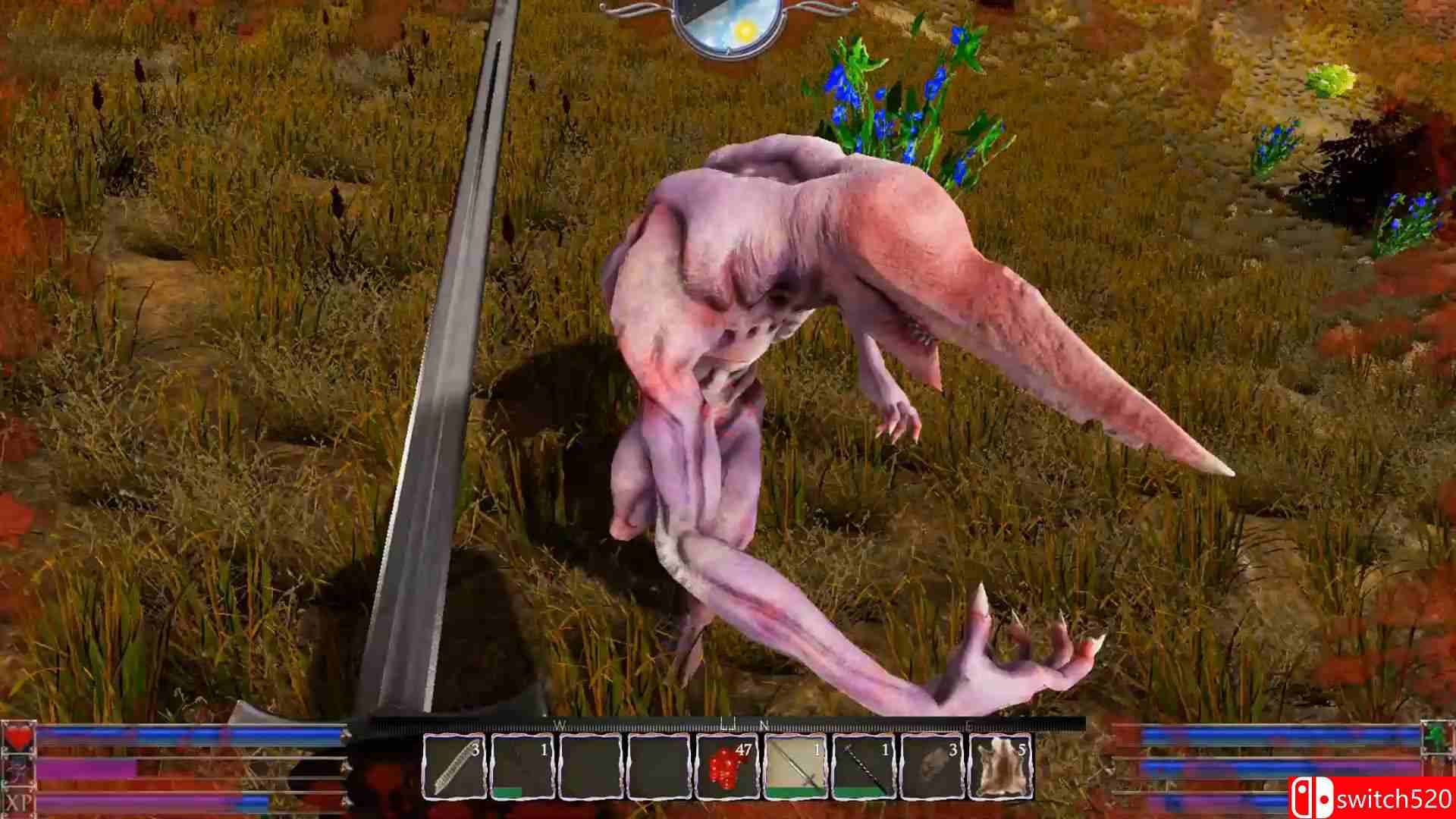
Task: Select the saw blade in the first hotbar slot
Action: tap(455, 766)
